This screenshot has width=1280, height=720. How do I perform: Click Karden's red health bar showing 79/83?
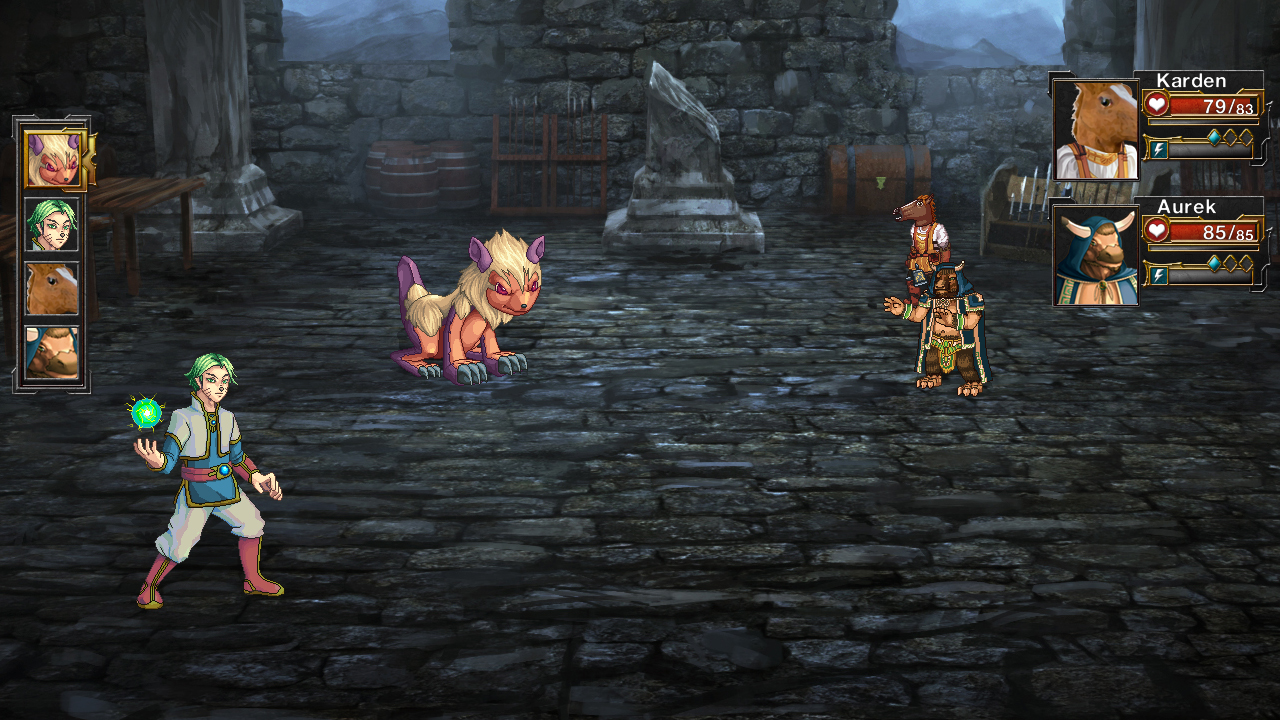(1212, 105)
